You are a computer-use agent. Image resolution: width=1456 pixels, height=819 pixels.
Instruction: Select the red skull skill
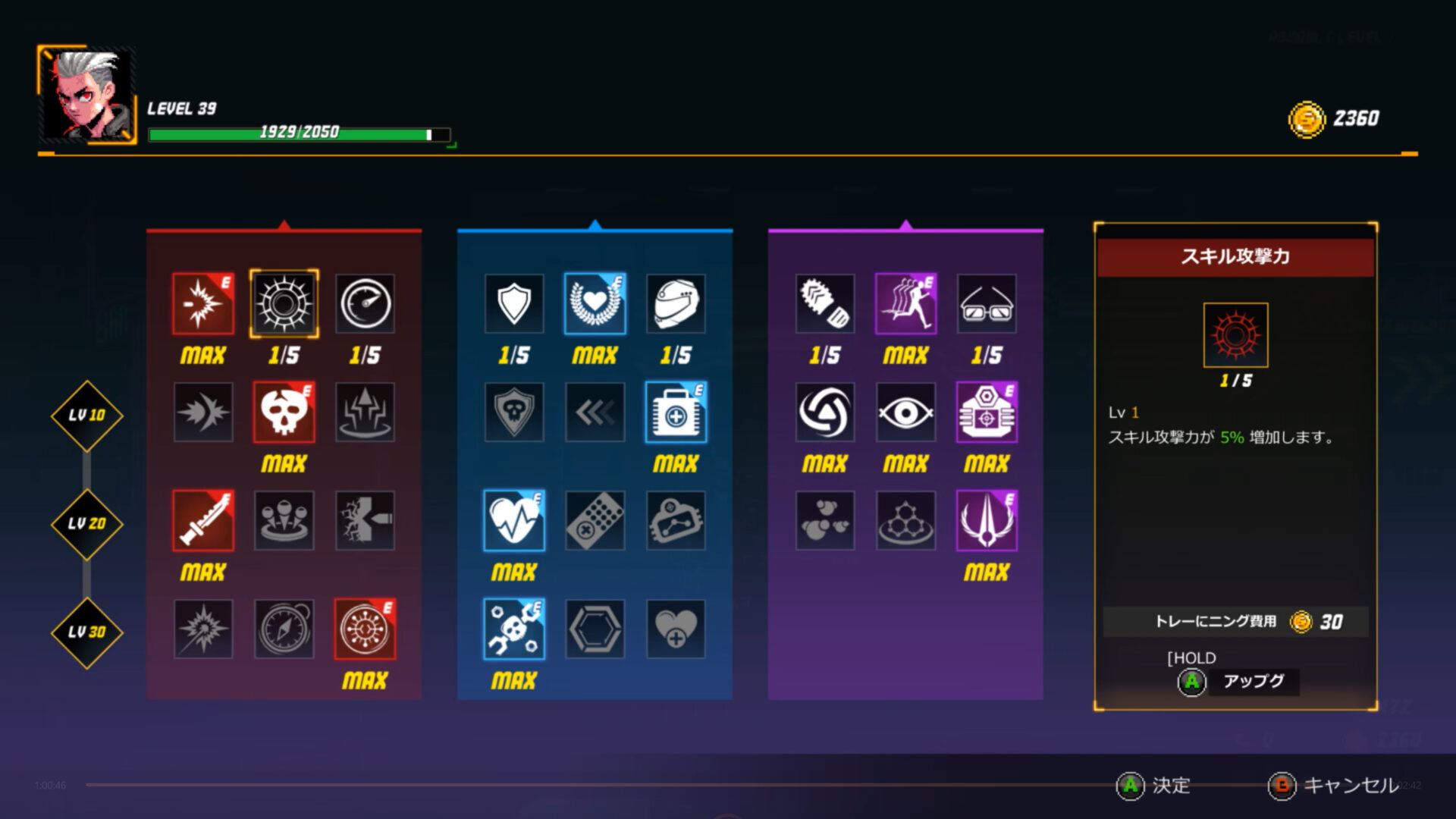tap(284, 413)
